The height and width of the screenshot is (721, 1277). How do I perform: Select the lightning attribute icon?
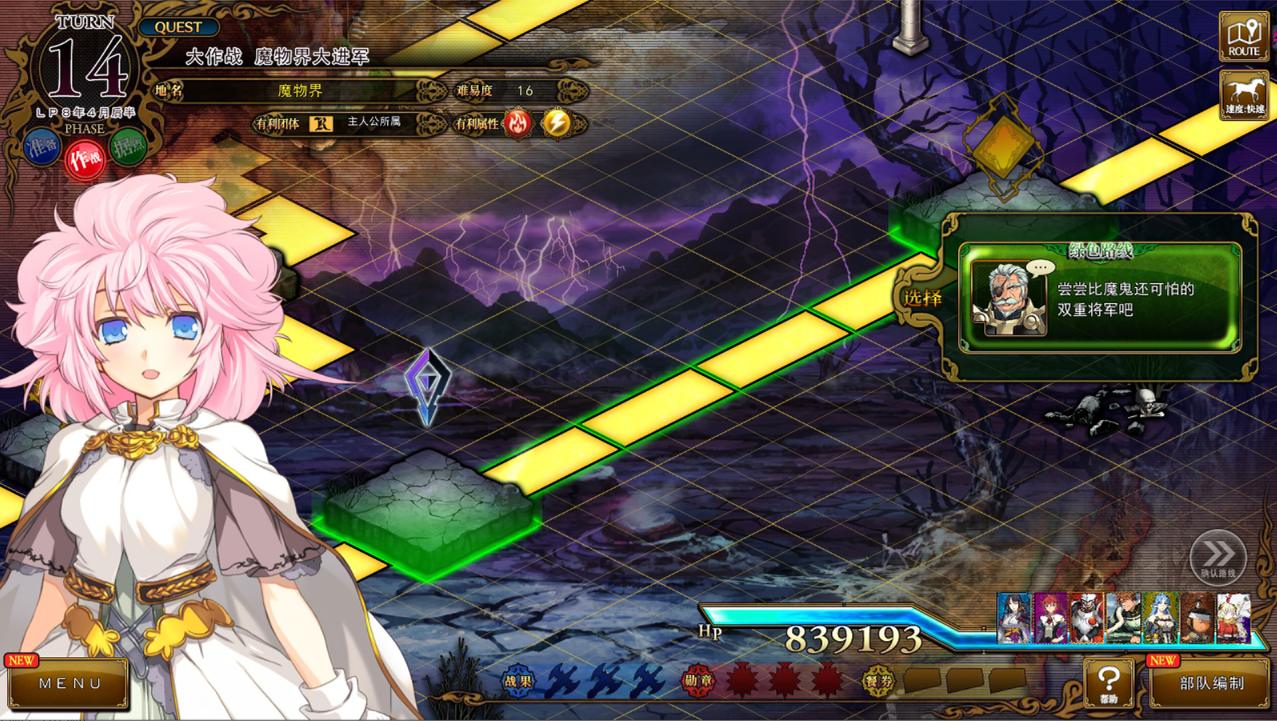tap(556, 123)
